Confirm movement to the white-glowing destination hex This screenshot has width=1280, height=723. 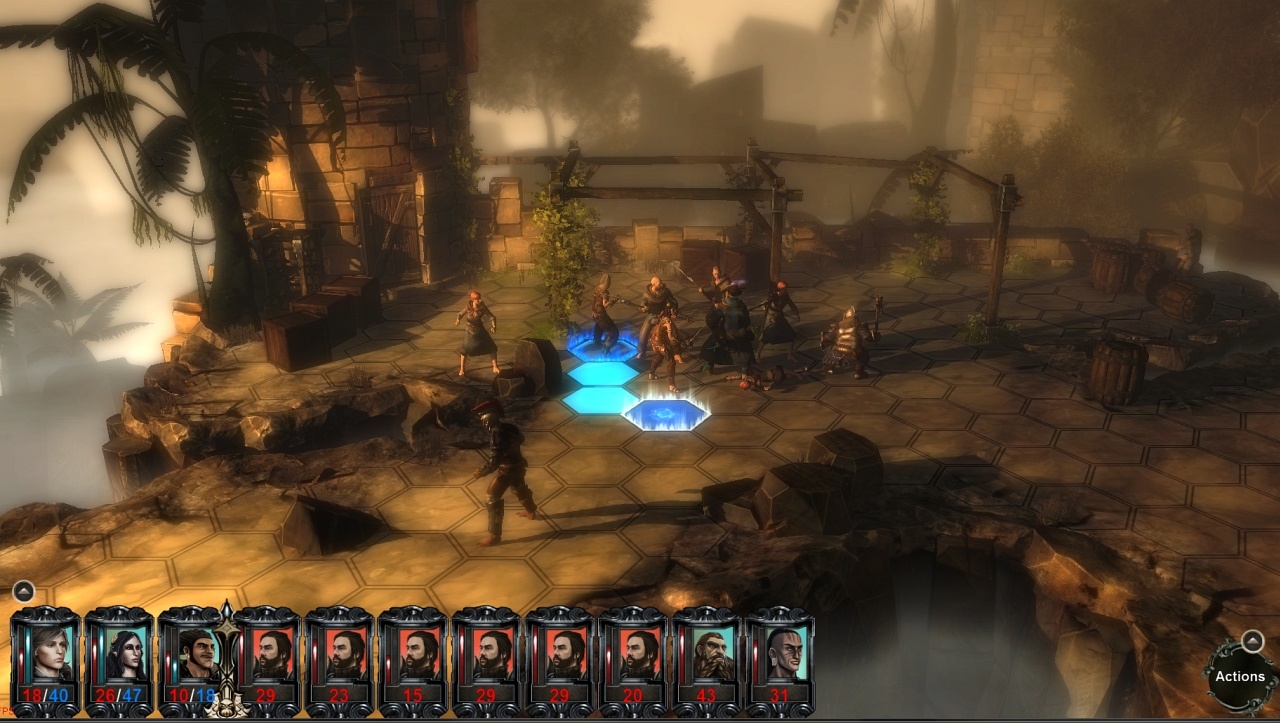(665, 412)
